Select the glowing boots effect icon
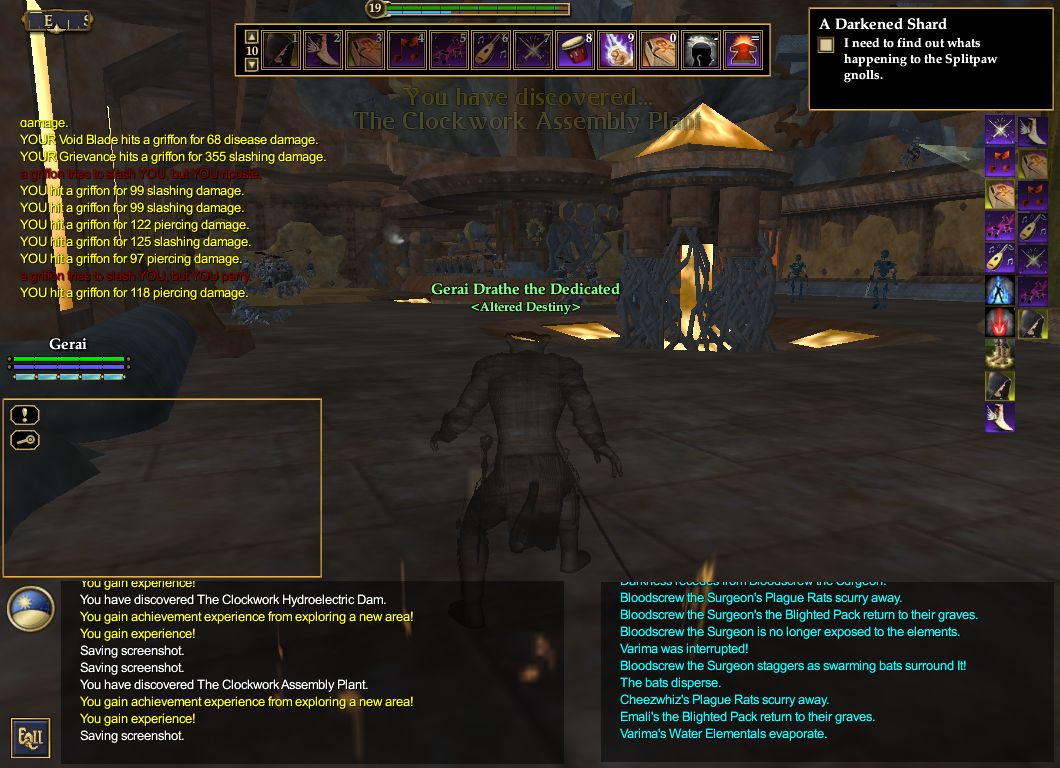Viewport: 1060px width, 768px height. [1000, 354]
